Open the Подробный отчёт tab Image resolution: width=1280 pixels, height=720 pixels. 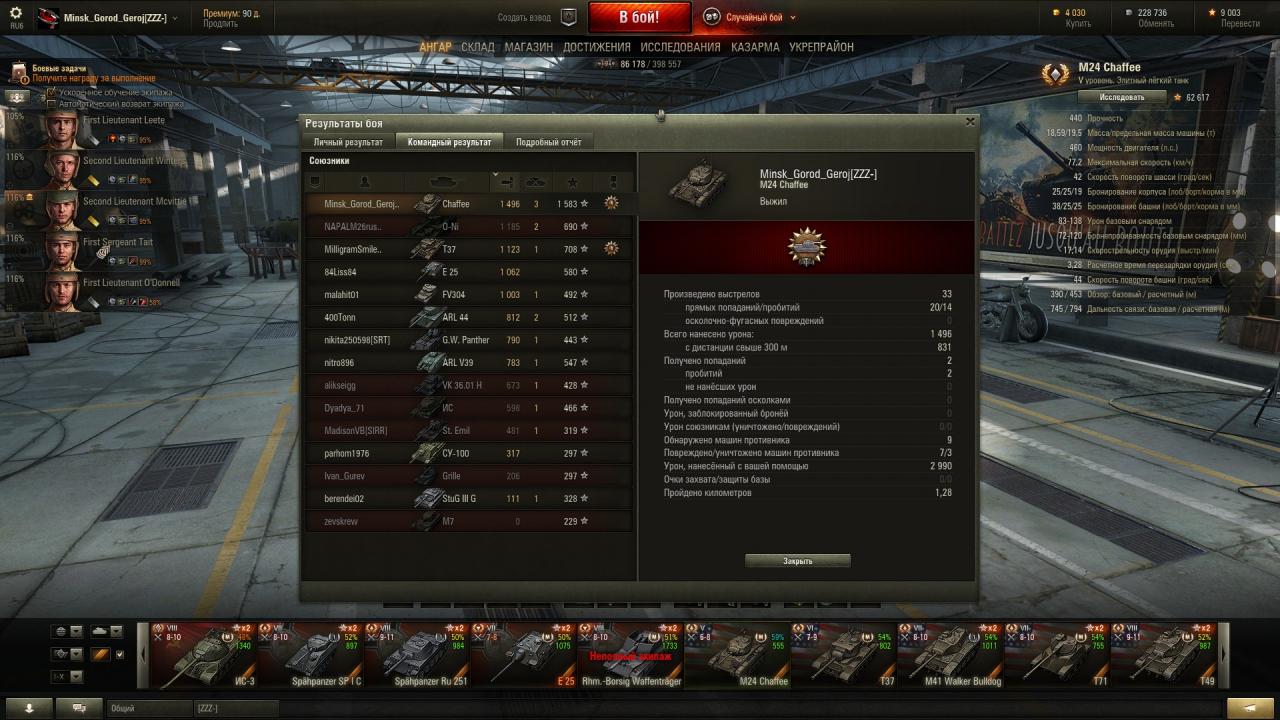(x=548, y=142)
